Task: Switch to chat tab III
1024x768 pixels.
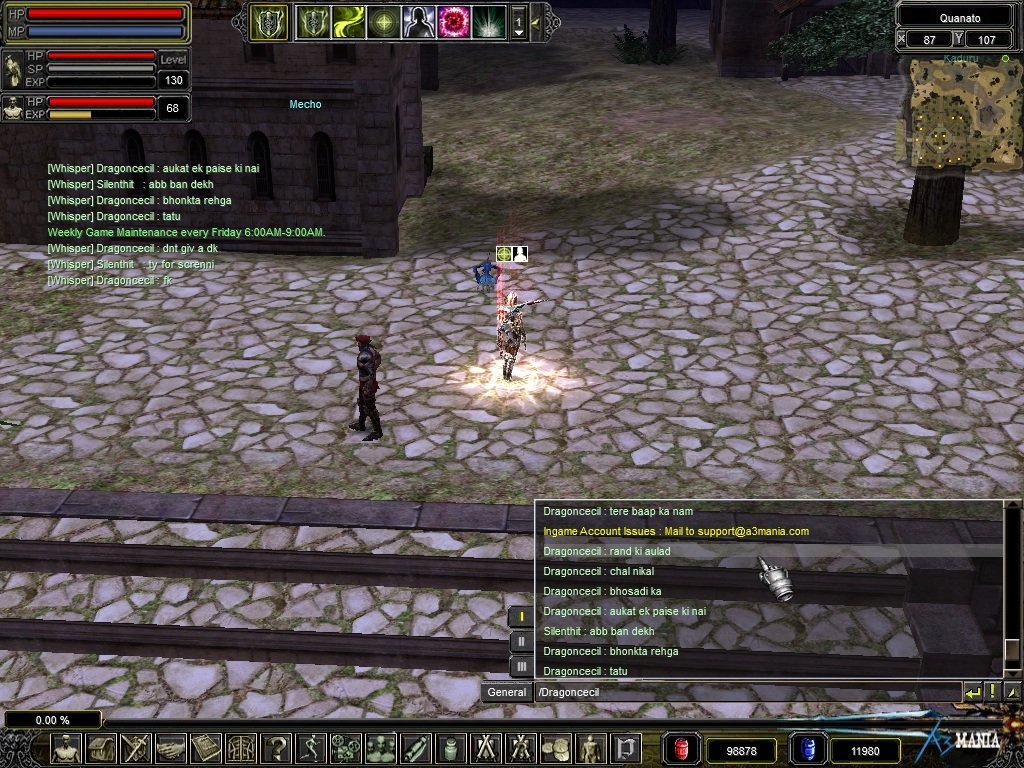Action: click(521, 665)
